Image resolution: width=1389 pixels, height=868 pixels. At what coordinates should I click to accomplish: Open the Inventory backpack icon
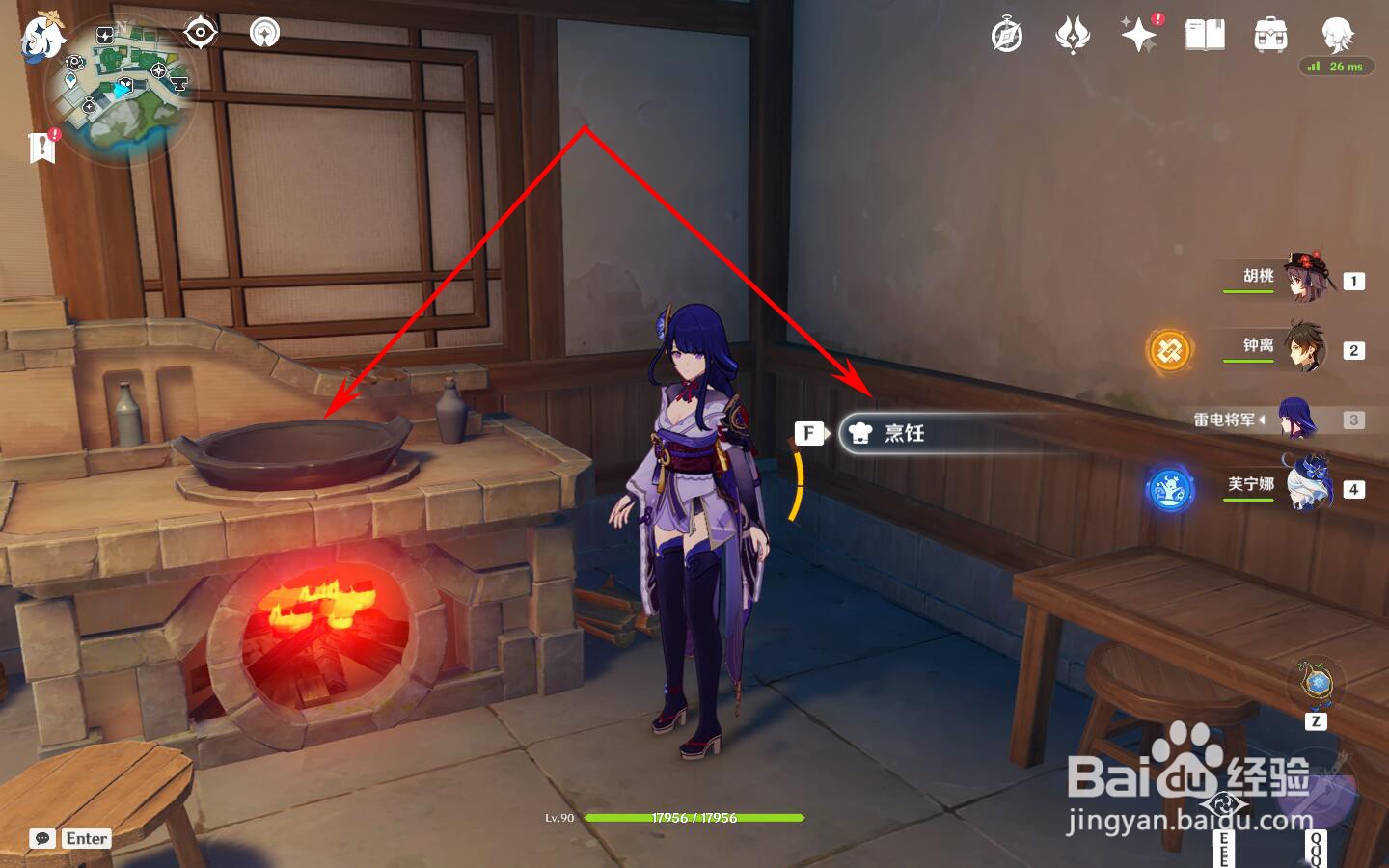tap(1271, 36)
